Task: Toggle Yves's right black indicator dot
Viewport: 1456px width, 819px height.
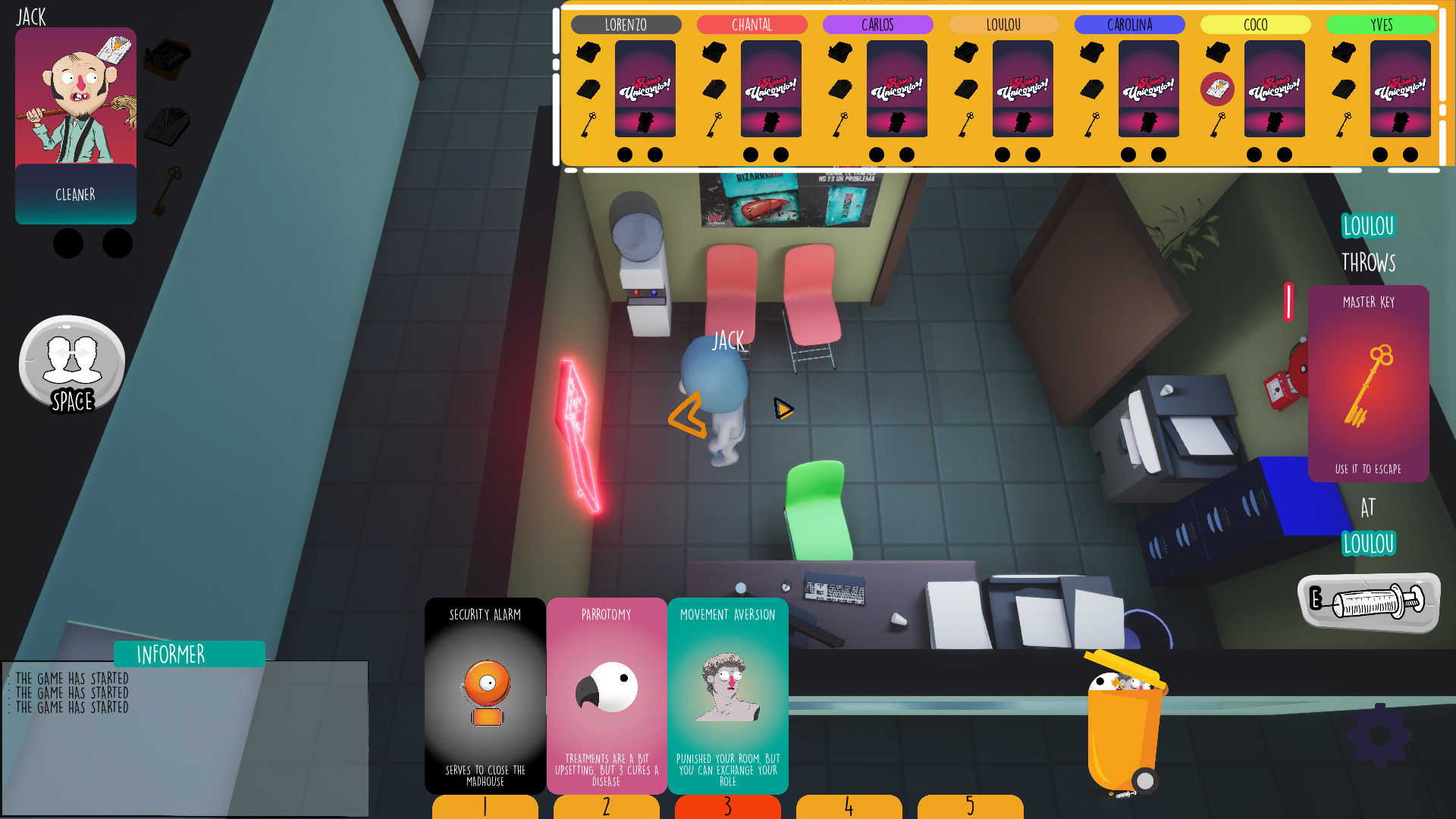Action: 1410,154
